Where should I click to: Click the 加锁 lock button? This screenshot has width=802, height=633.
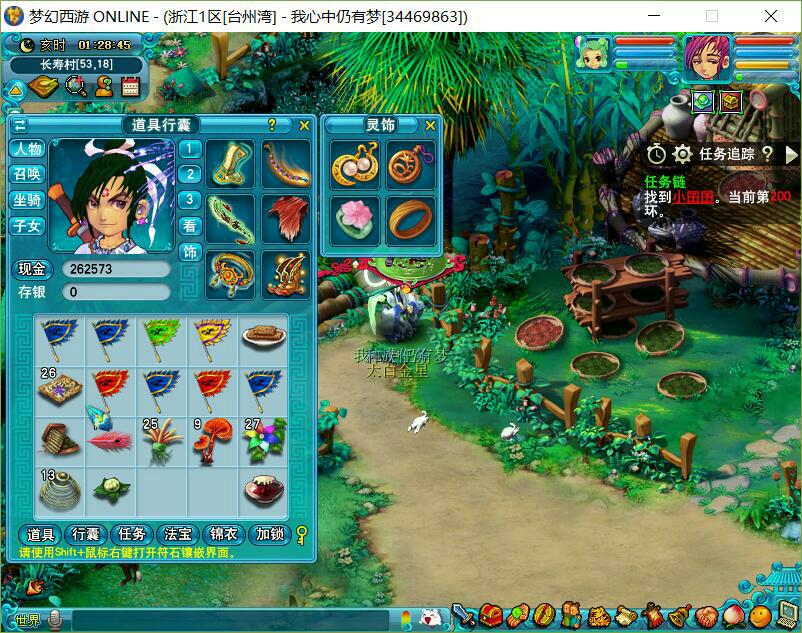269,535
